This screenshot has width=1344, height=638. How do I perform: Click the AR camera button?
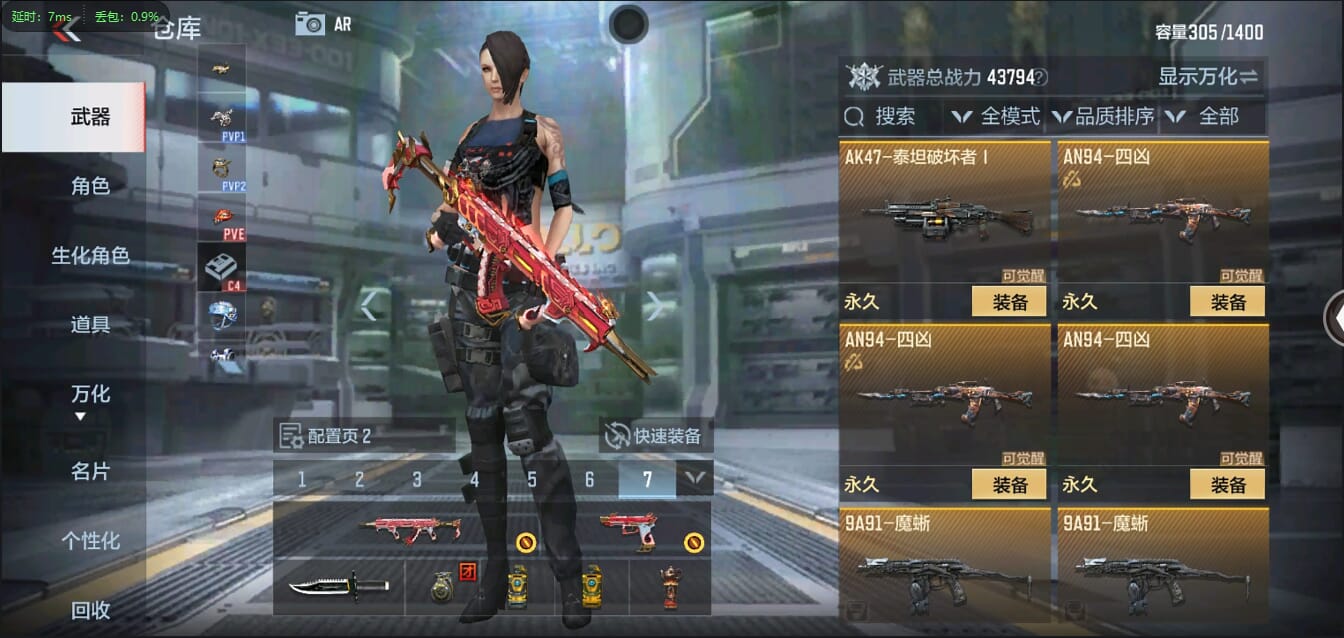coord(323,24)
